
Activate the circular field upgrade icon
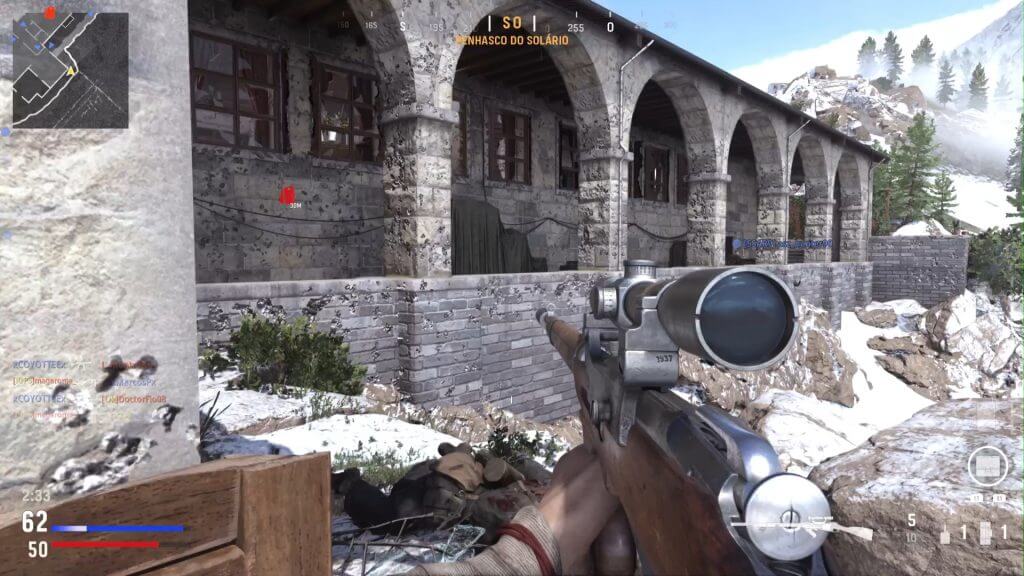(x=986, y=466)
